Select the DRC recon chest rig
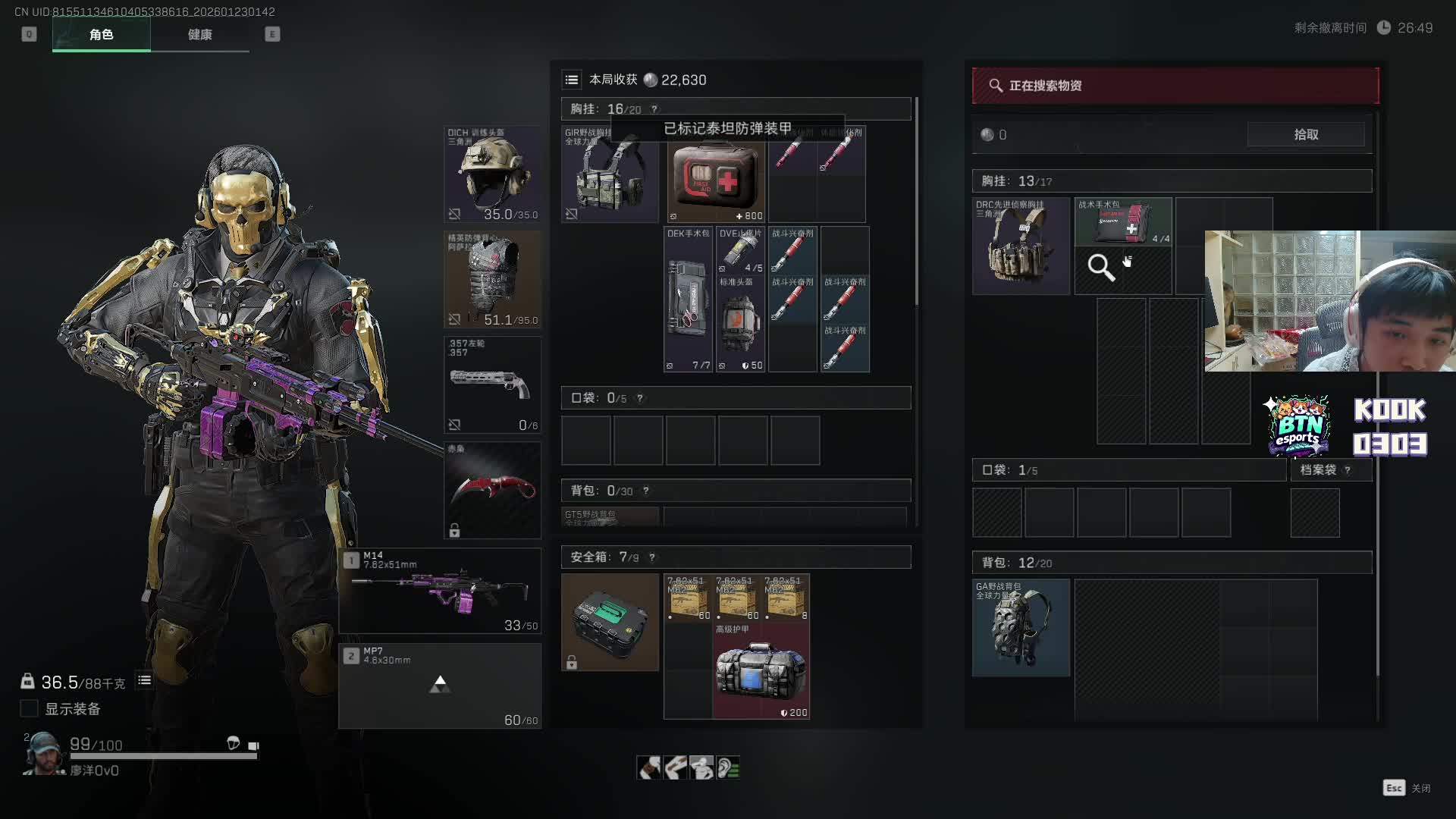The image size is (1456, 819). click(1021, 246)
